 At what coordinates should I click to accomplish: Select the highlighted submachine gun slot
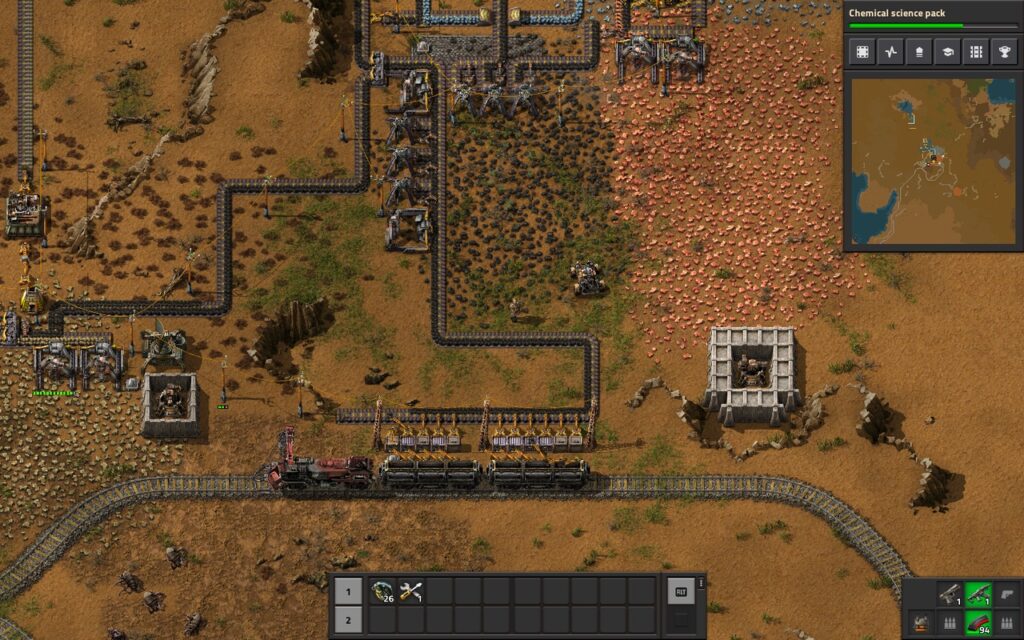pos(979,595)
